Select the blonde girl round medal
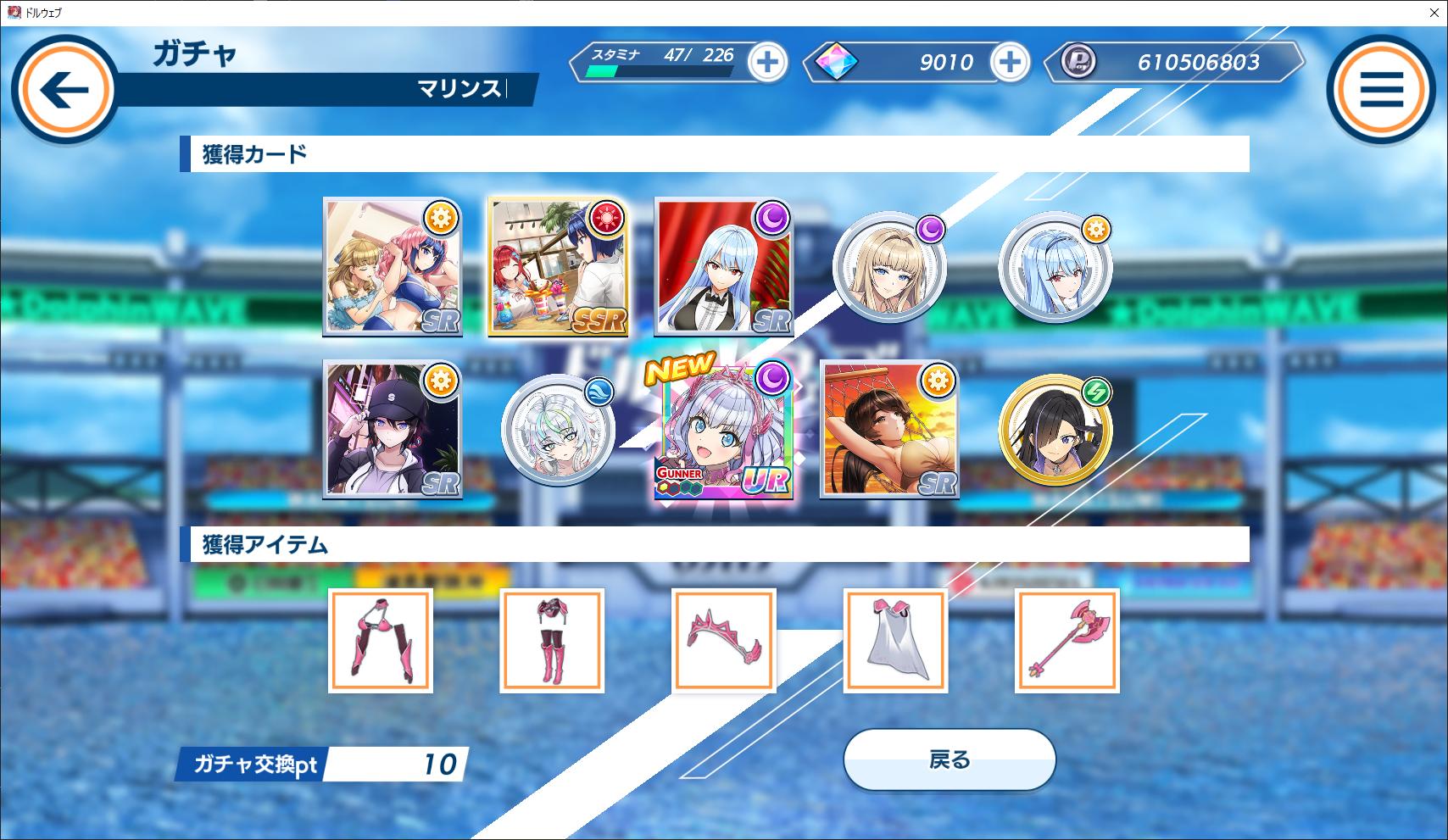The image size is (1448, 840). point(888,268)
